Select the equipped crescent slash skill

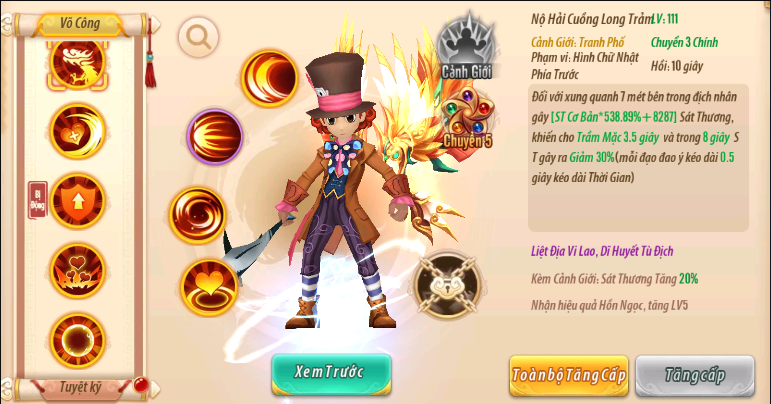click(x=270, y=79)
